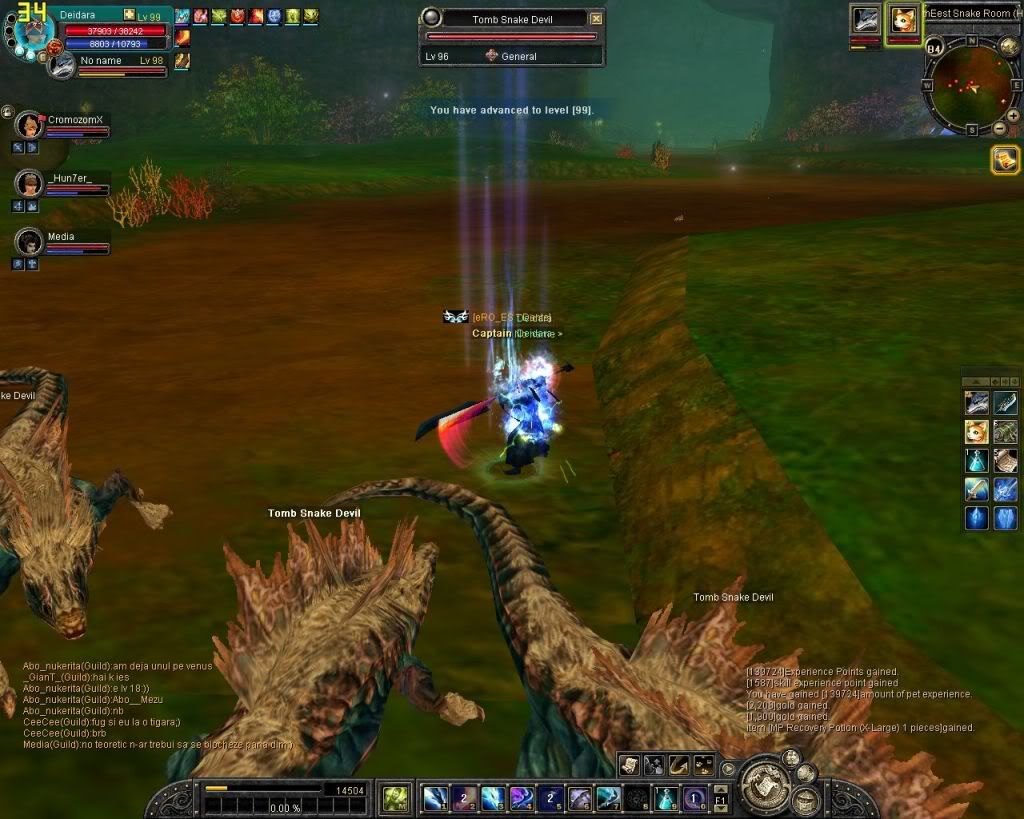Open the world map globe button
The image size is (1024, 819).
(1009, 45)
